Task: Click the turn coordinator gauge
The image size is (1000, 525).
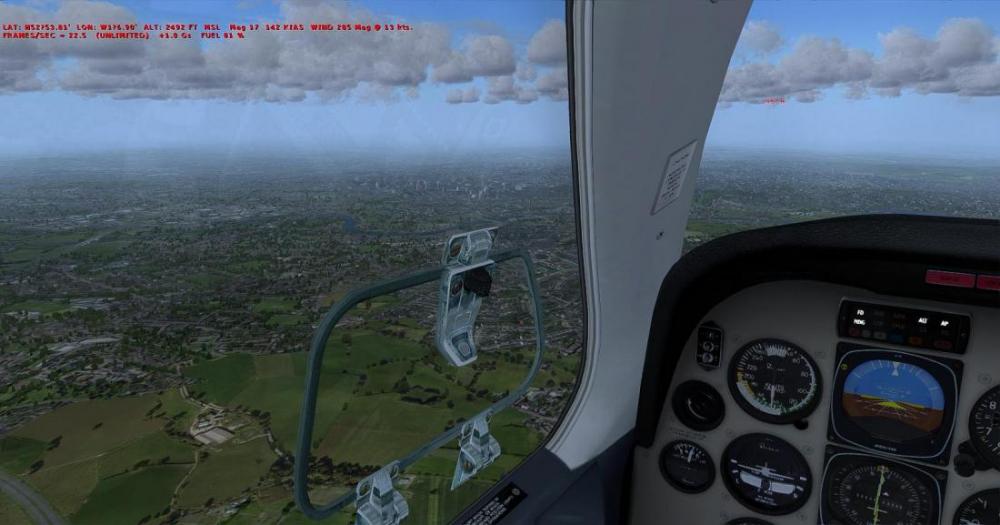Action: tap(767, 472)
